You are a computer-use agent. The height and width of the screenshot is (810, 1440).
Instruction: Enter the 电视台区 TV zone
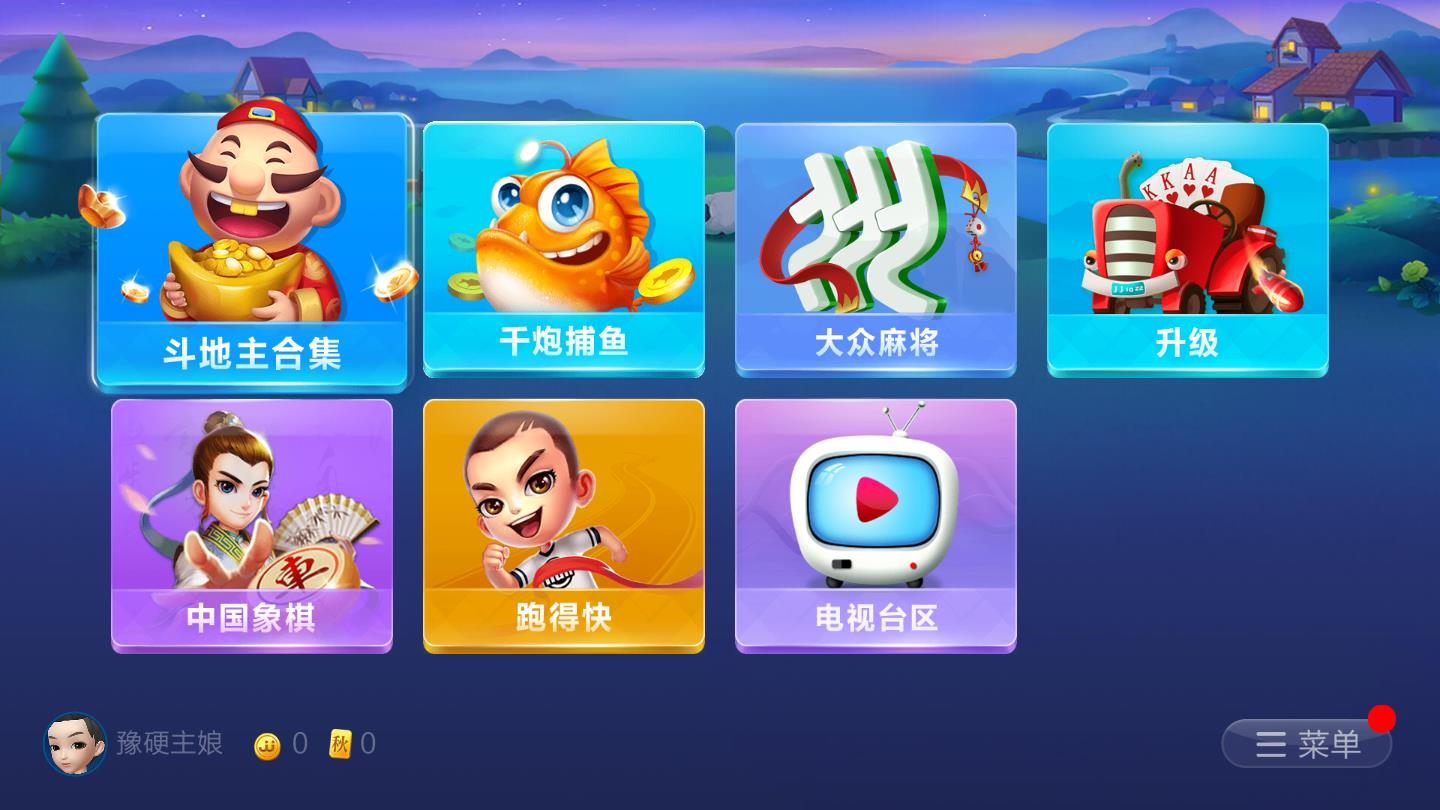point(875,525)
